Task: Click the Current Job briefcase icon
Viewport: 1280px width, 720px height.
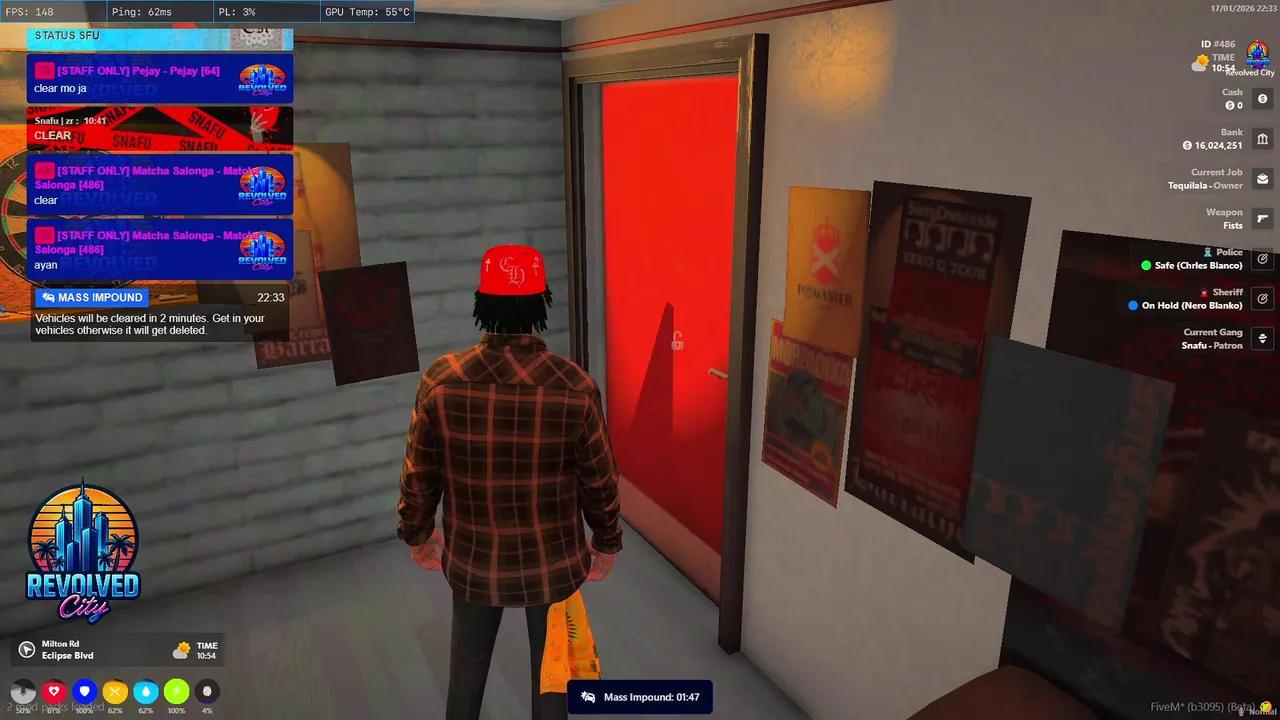Action: 1262,179
